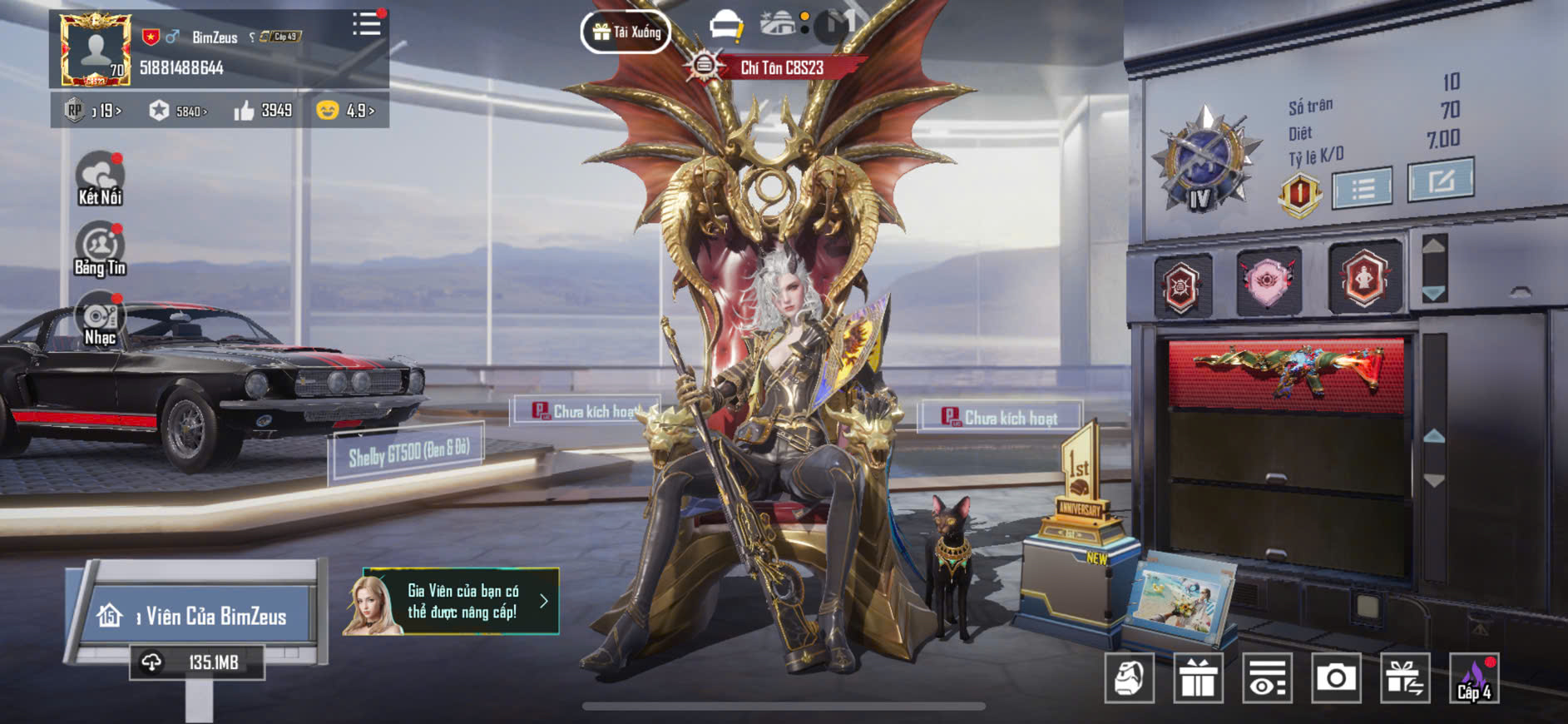Visit Gia Viên Của BimZeus home sign
Screen dimensions: 1568x724
pyautogui.click(x=195, y=616)
